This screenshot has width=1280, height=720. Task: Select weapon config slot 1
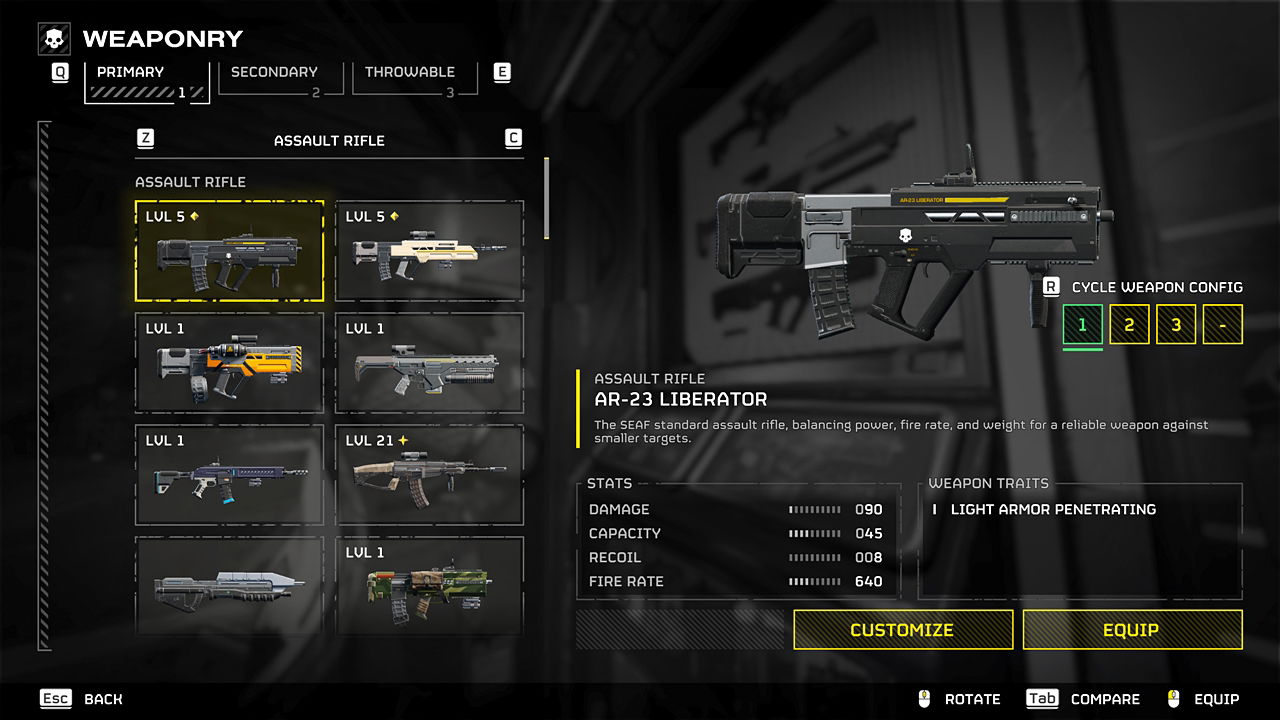(x=1082, y=325)
